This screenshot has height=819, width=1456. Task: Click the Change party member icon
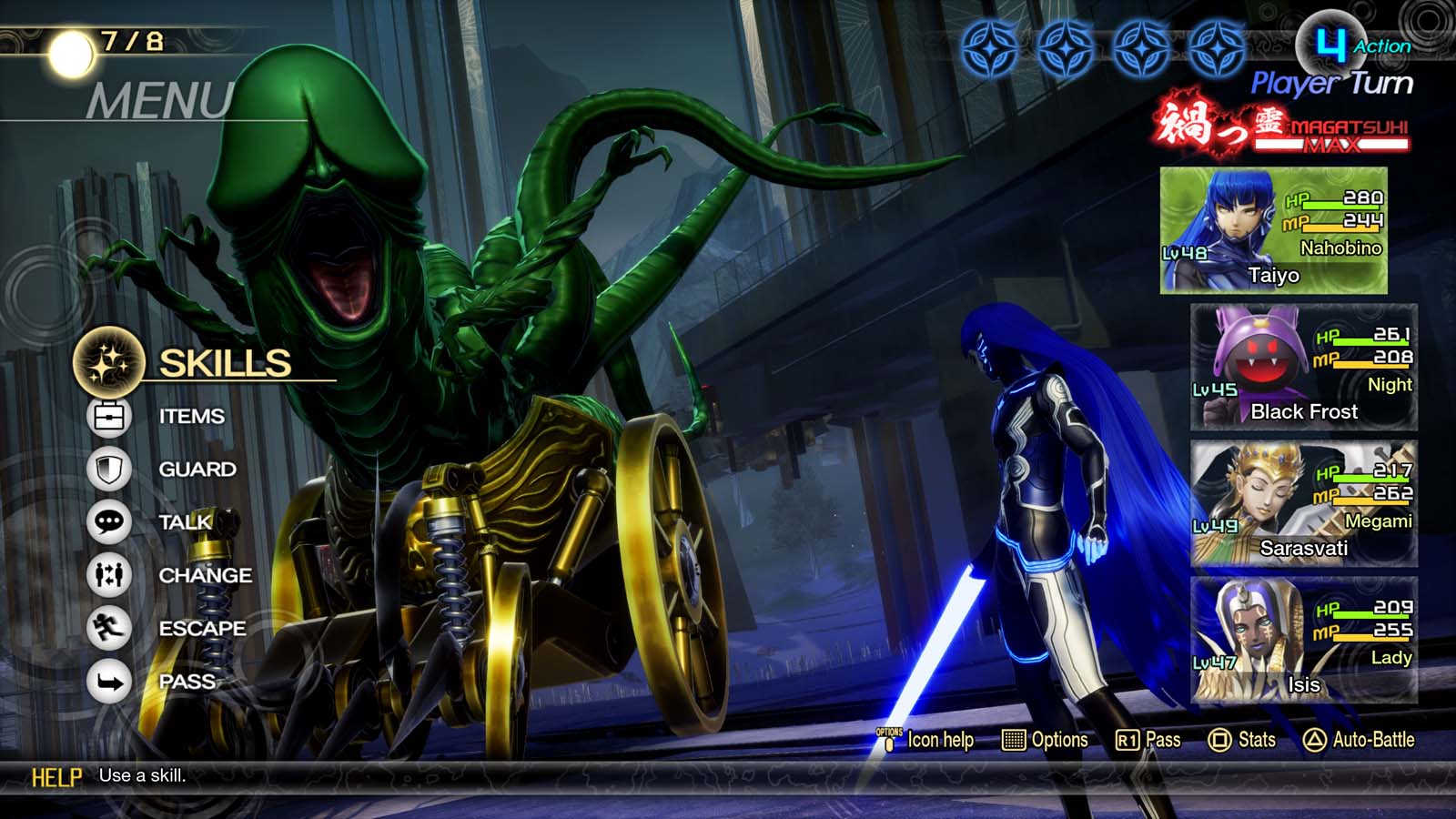[108, 574]
